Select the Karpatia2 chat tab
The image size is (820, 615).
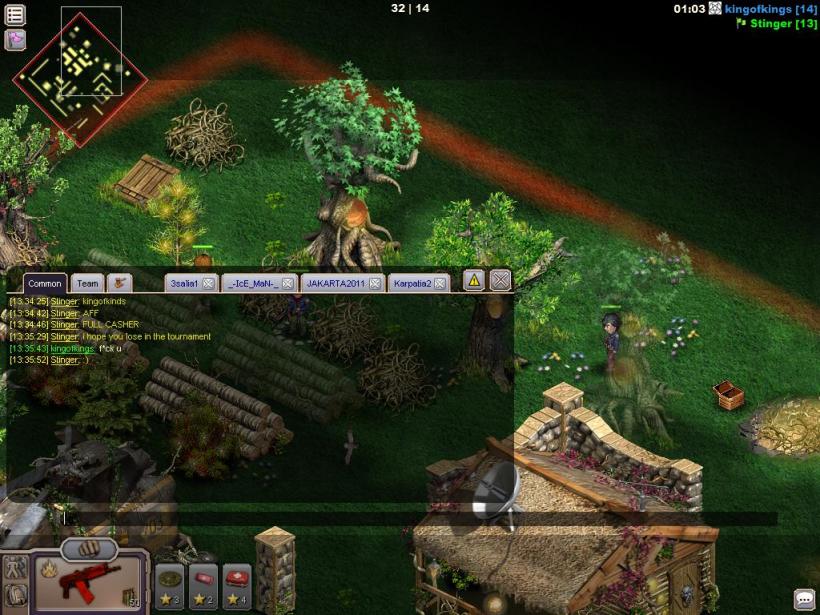[x=413, y=284]
